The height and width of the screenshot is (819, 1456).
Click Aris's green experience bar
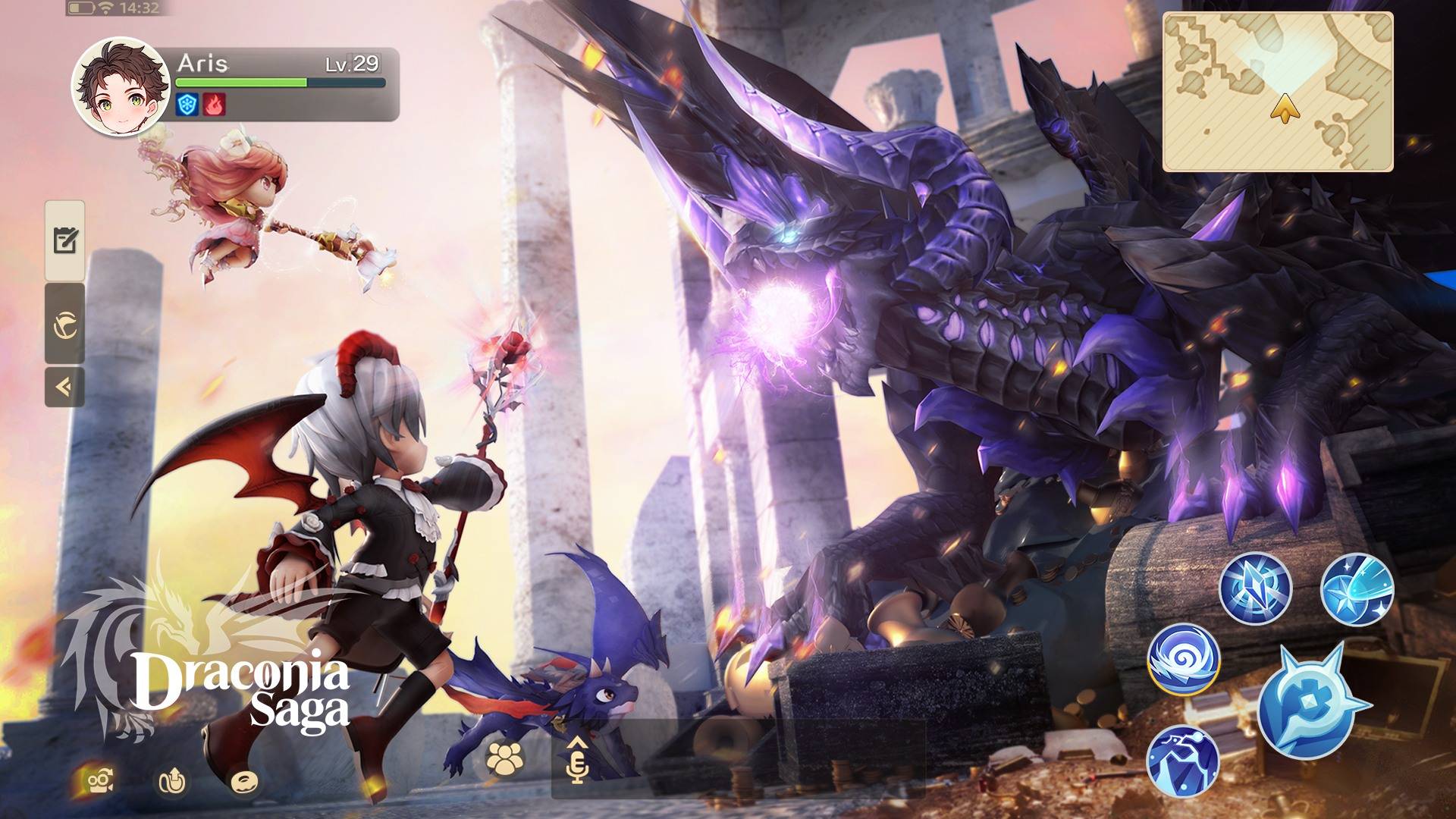pyautogui.click(x=243, y=82)
